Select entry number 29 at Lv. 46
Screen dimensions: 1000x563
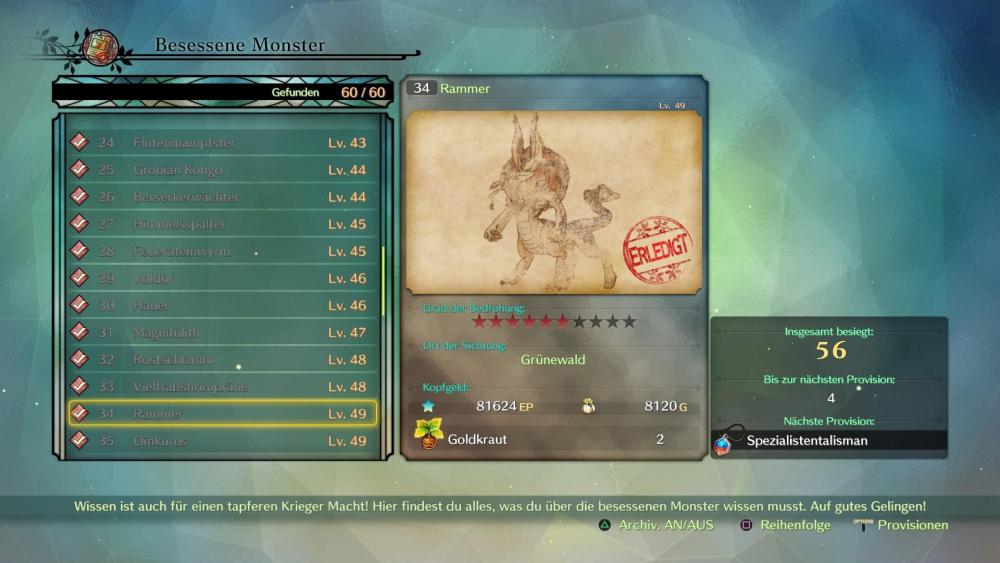pos(222,278)
